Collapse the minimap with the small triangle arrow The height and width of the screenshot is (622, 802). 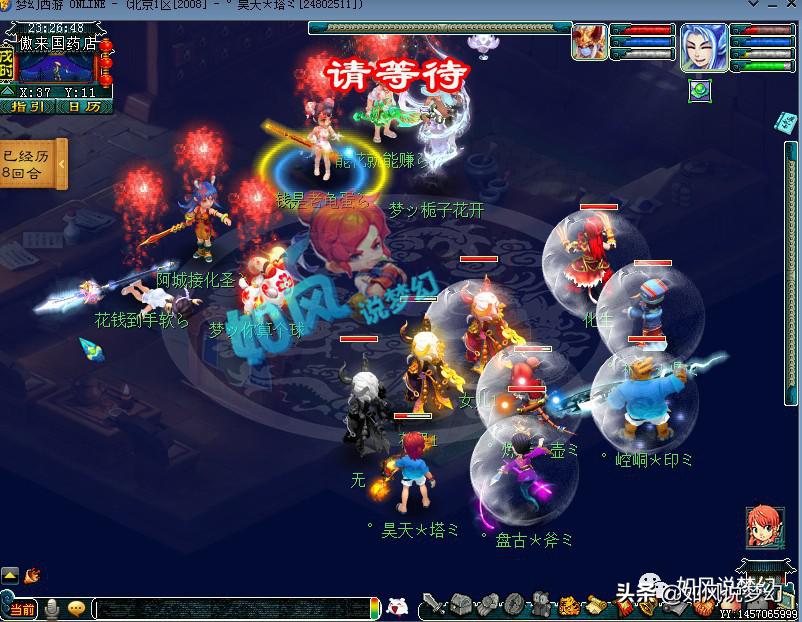pos(9,92)
